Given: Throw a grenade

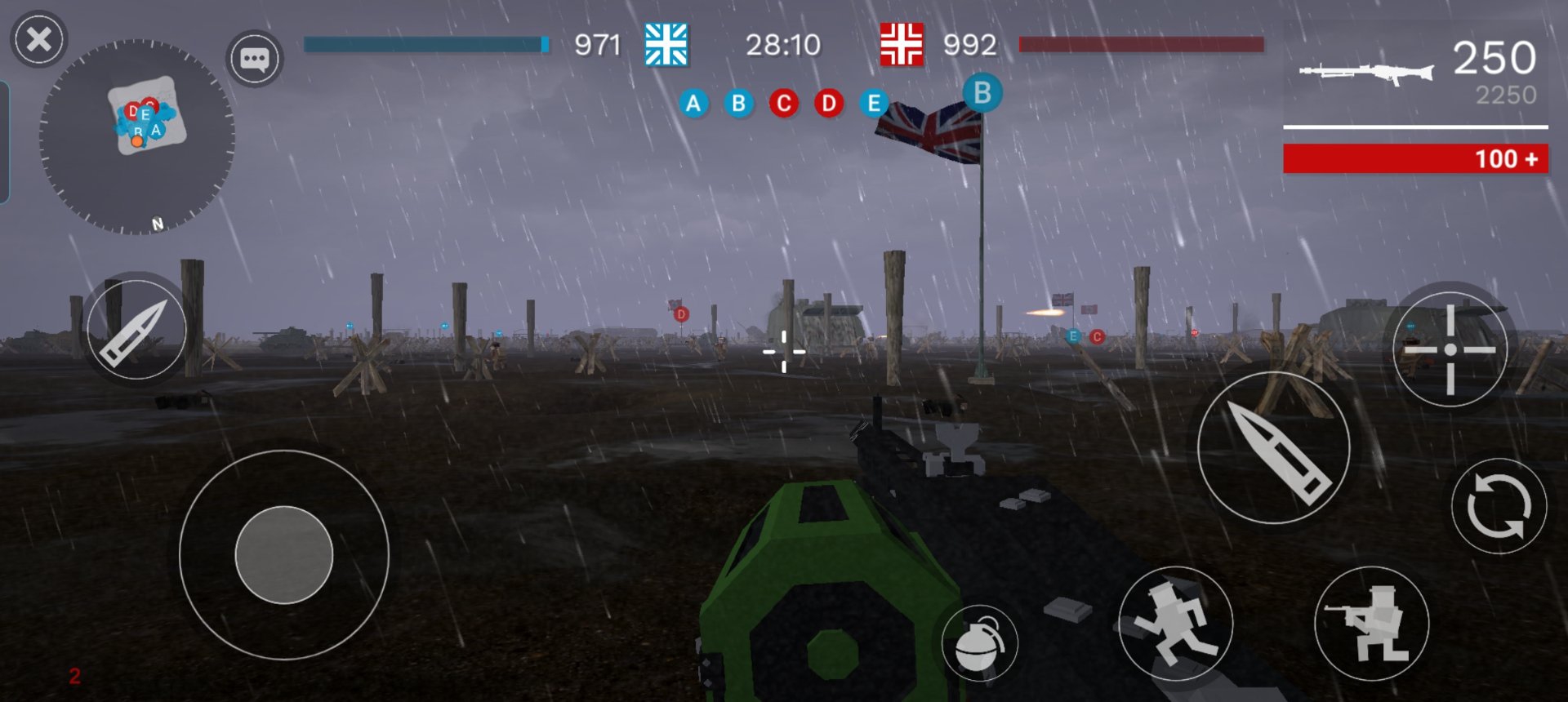Looking at the screenshot, I should point(979,642).
